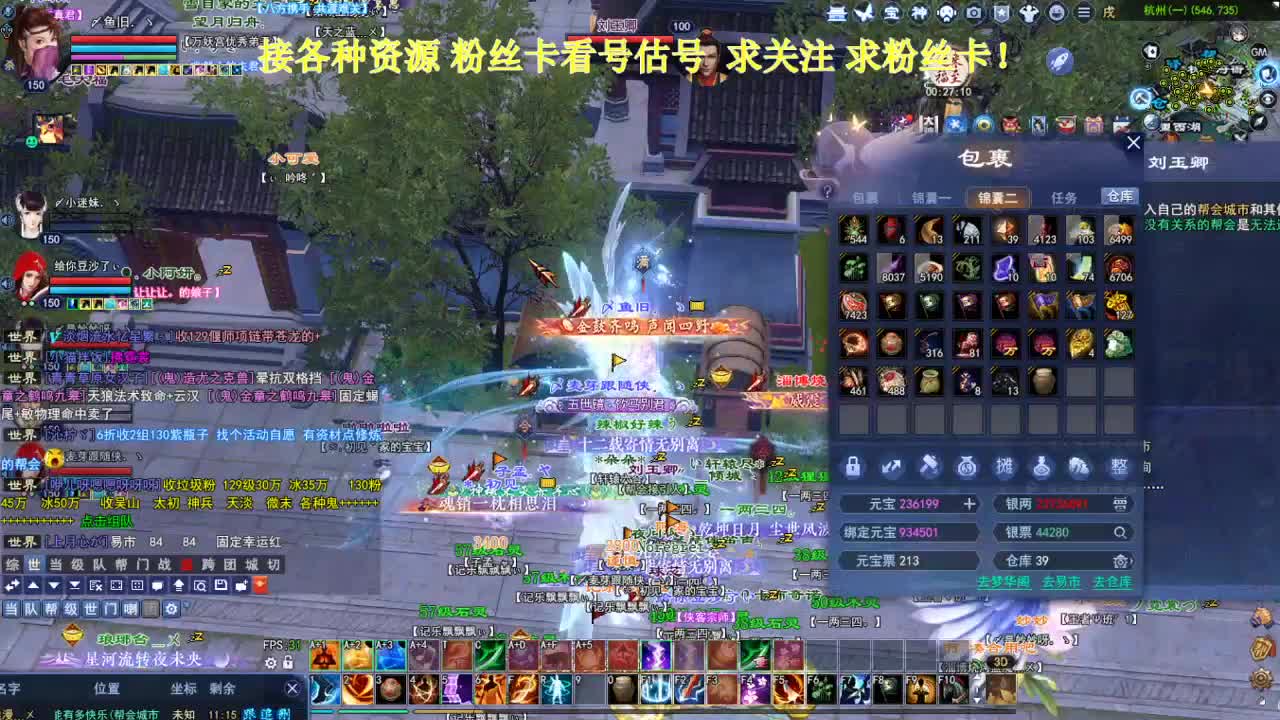Open the camera screenshot tool on top bar

pyautogui.click(x=972, y=13)
